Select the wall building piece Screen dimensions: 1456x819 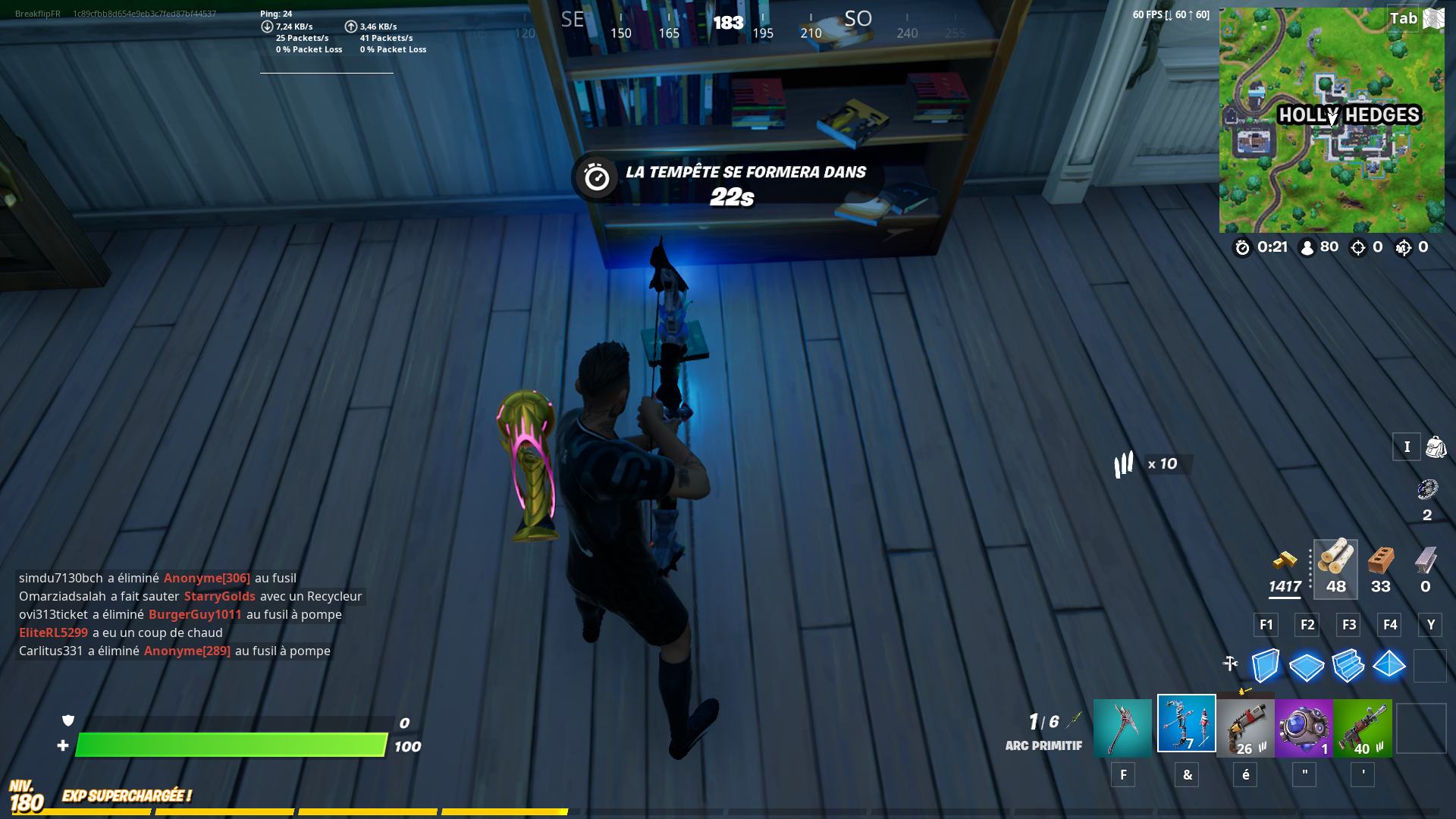(x=1264, y=666)
